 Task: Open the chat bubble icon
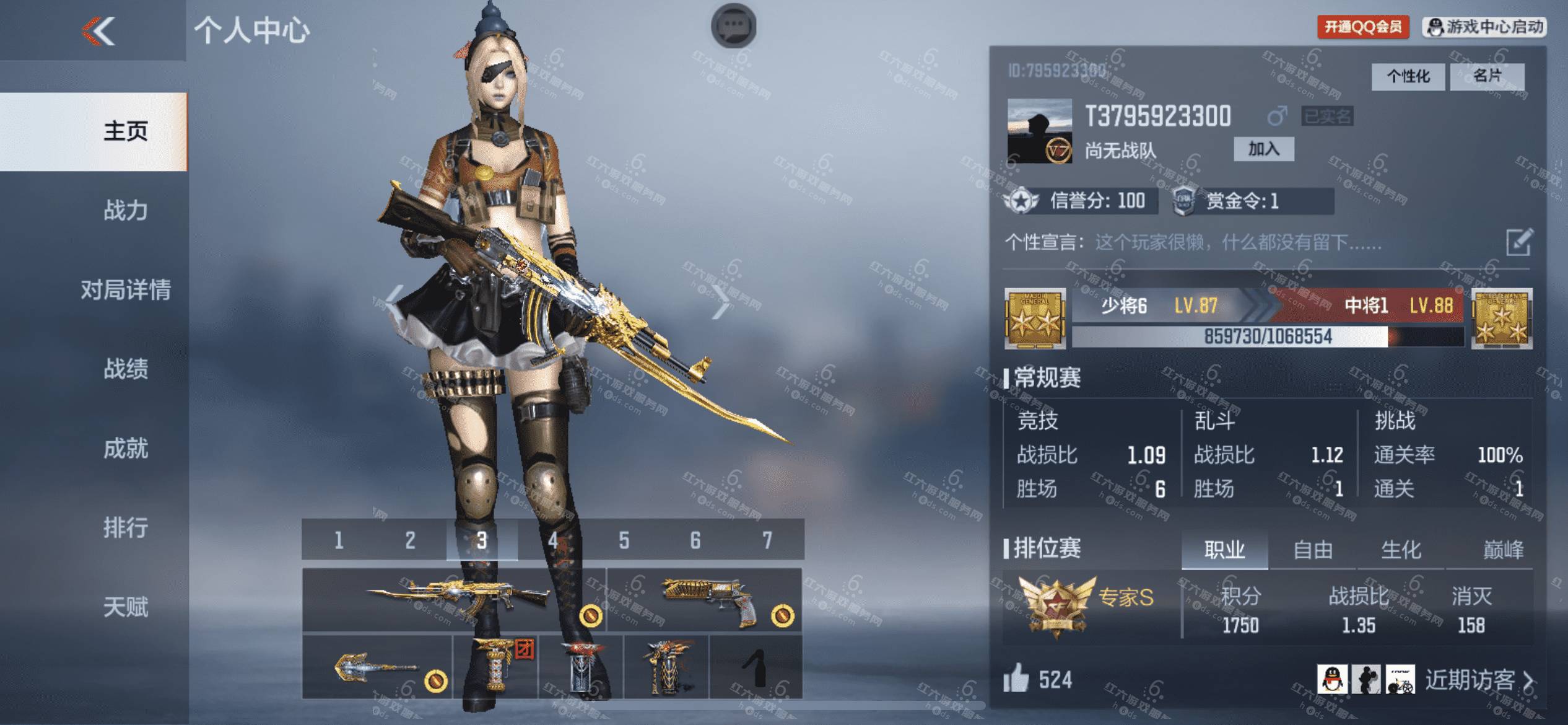coord(733,26)
